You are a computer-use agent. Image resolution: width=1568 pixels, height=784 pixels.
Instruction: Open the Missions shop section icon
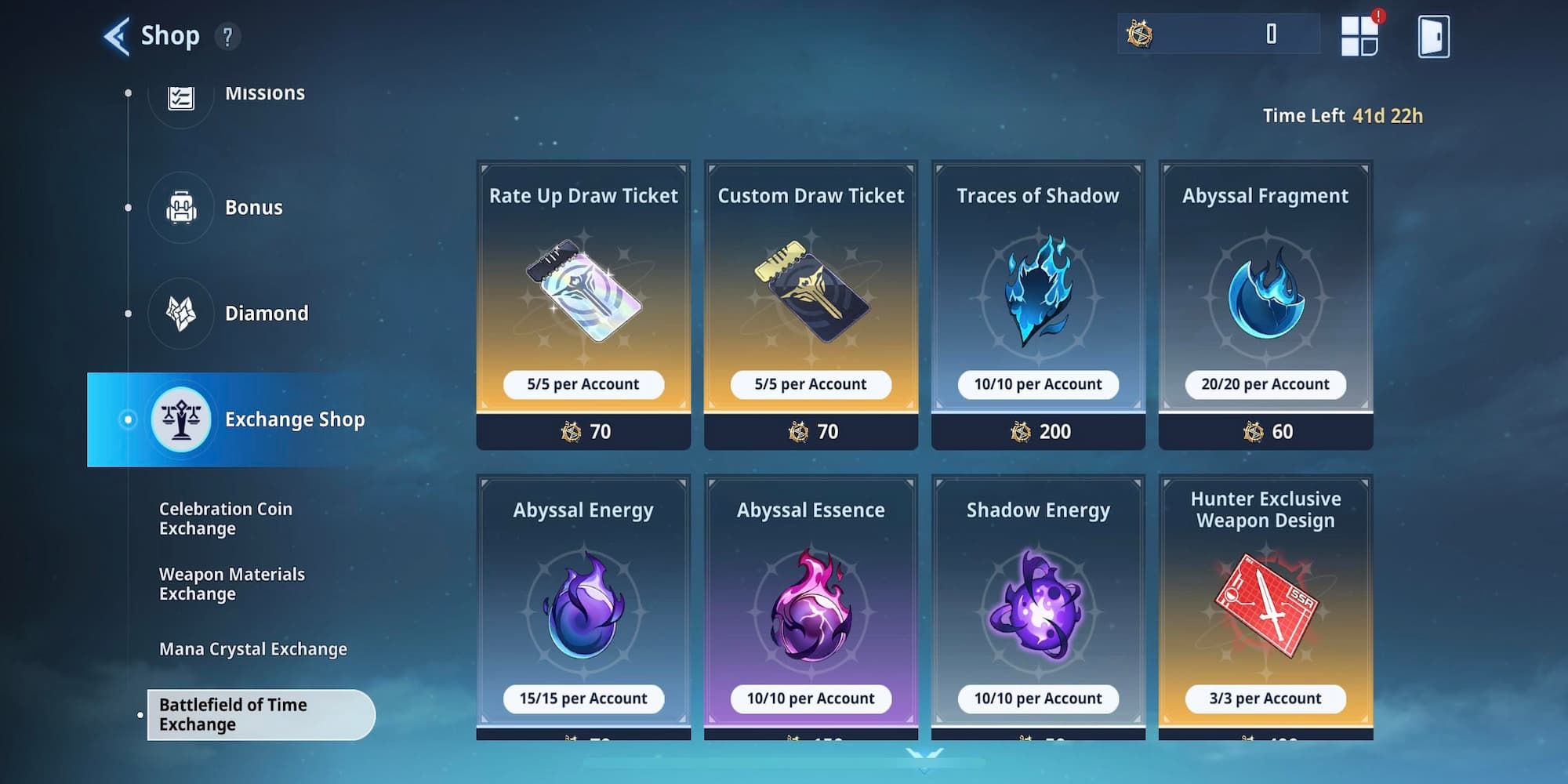181,98
